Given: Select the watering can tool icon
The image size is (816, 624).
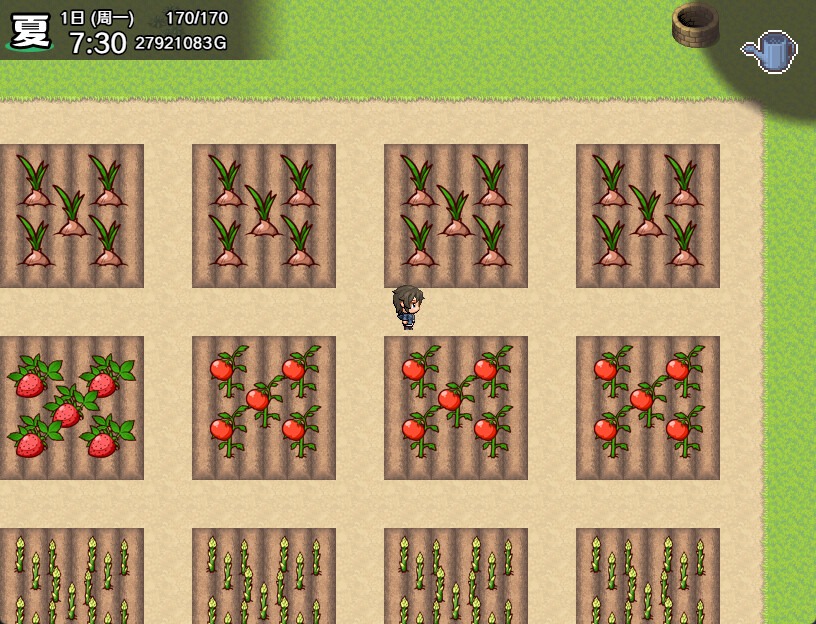Looking at the screenshot, I should pos(770,51).
